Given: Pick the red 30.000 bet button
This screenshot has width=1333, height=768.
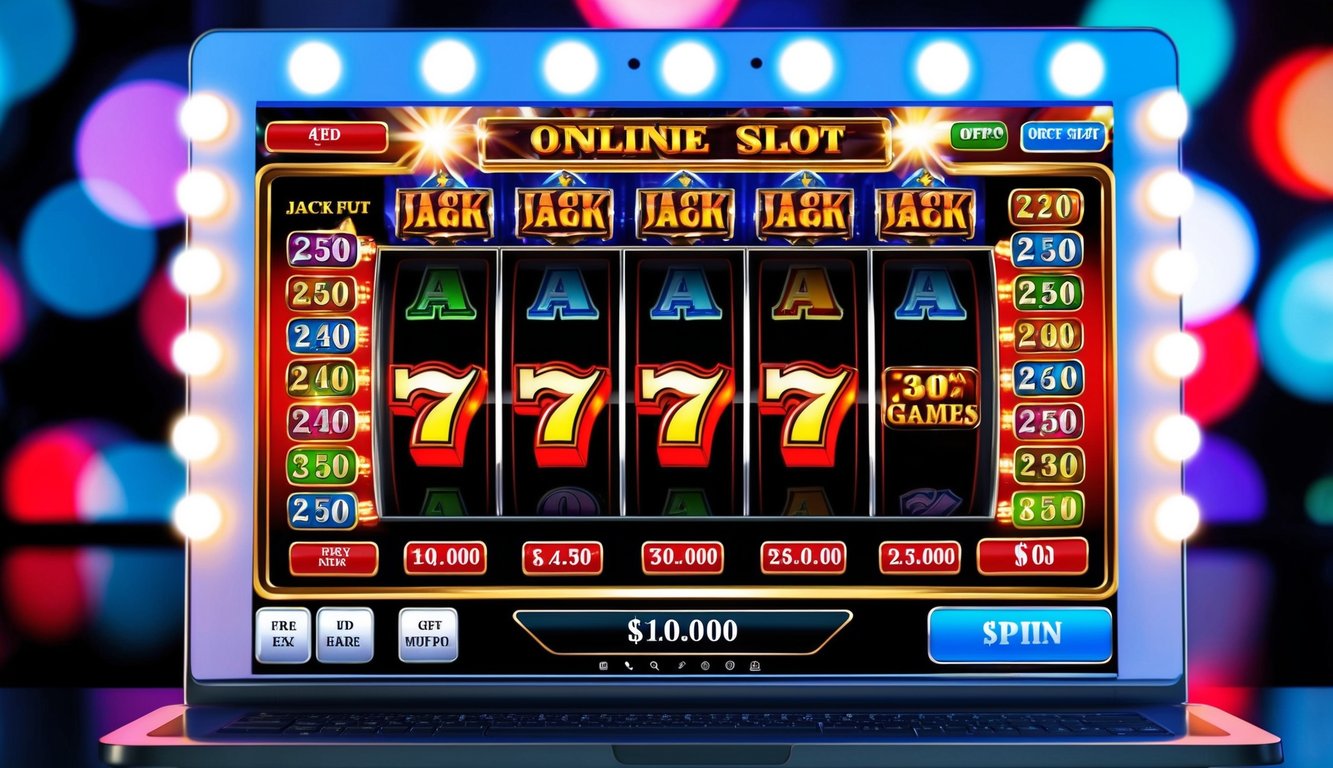Looking at the screenshot, I should point(682,558).
